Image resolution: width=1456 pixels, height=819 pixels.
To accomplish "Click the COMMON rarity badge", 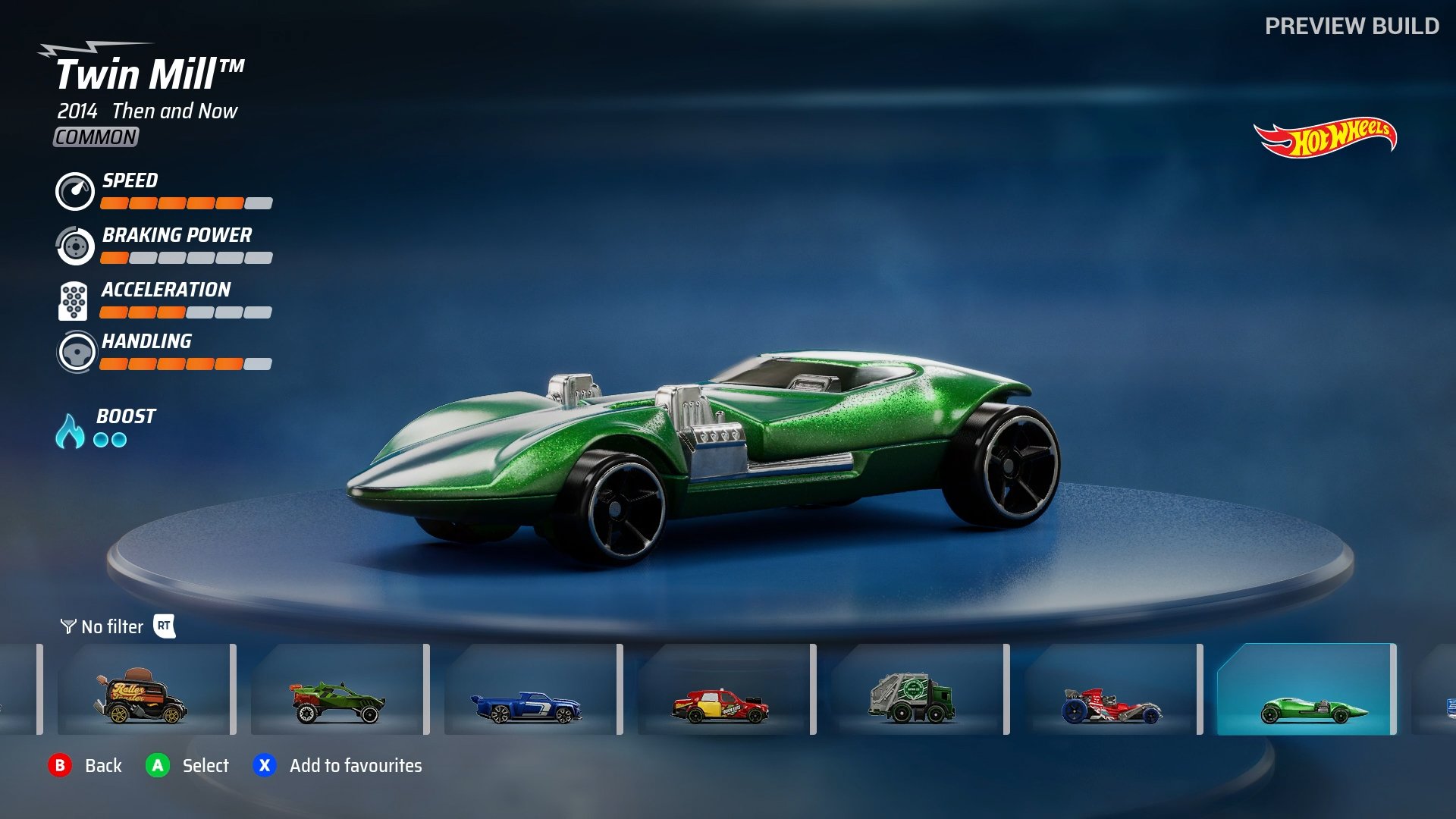I will point(95,138).
